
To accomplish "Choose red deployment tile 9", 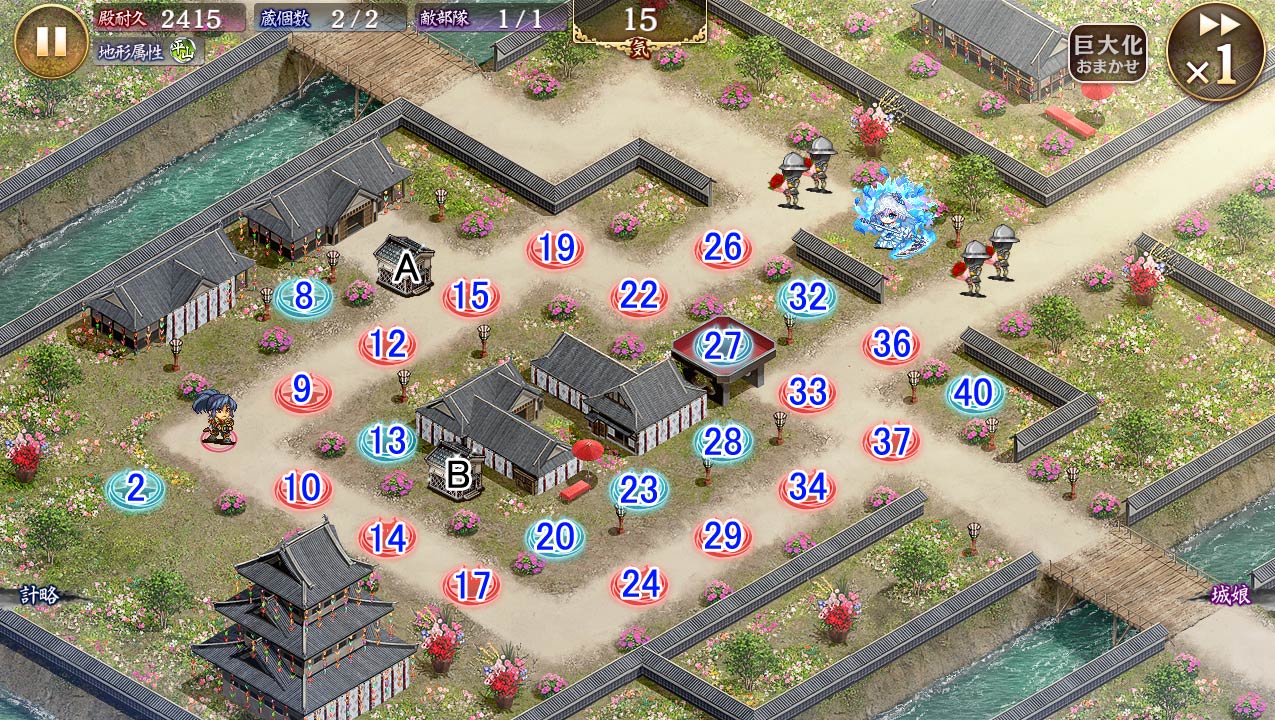I will [303, 391].
